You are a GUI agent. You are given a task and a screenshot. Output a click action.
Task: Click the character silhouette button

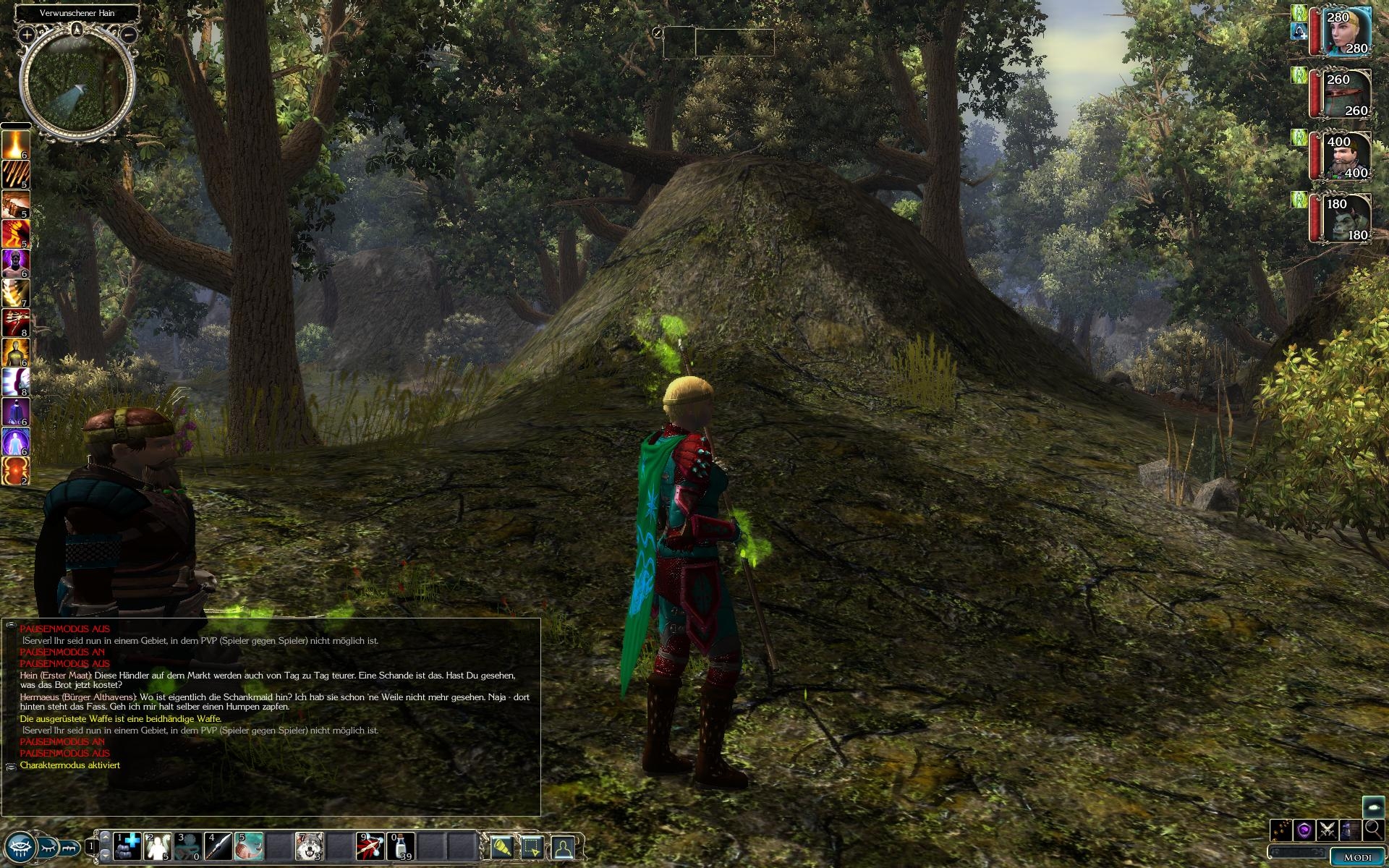tap(564, 846)
